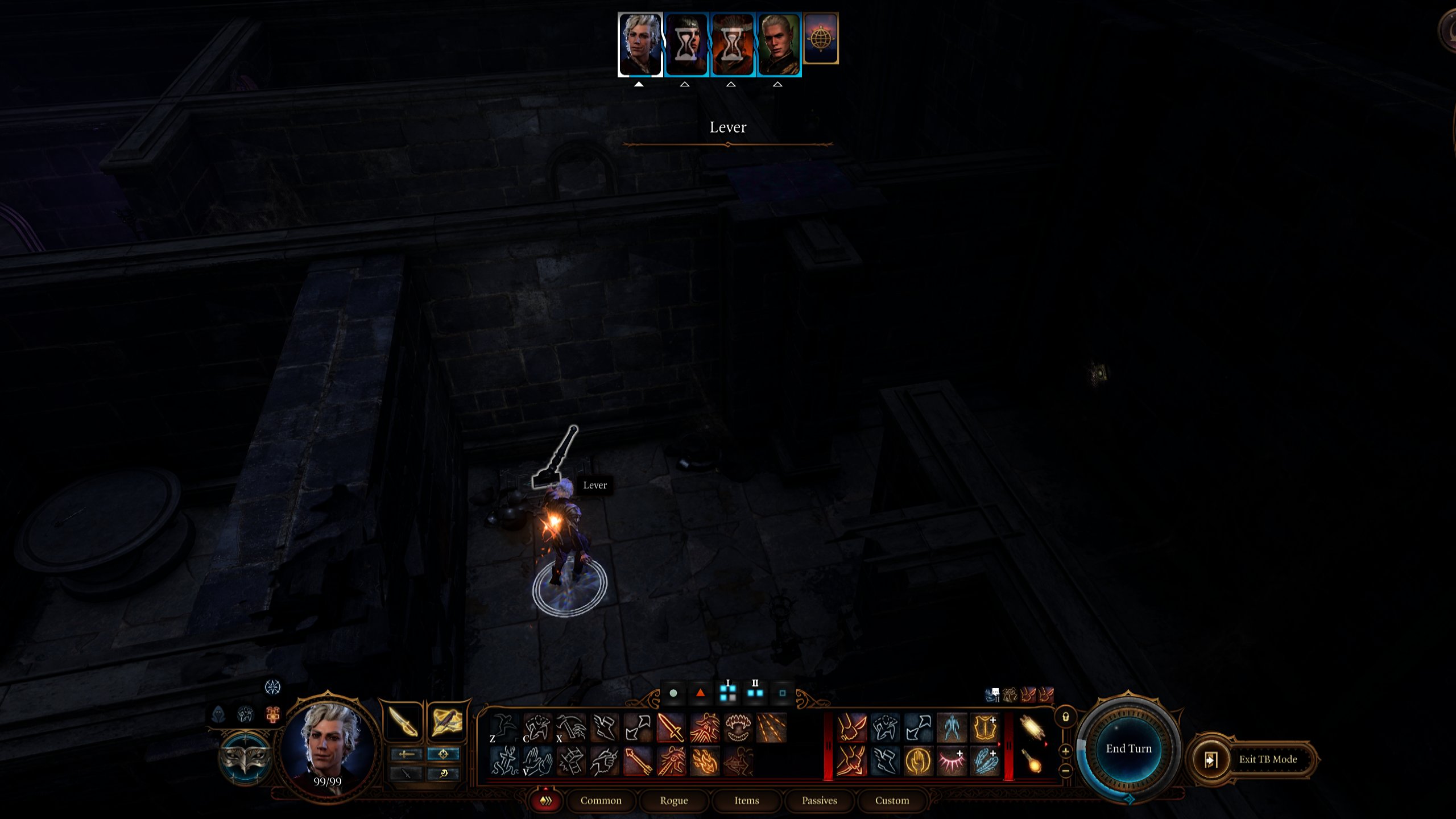Show the Items hotbar tab
1456x819 pixels.
[746, 800]
